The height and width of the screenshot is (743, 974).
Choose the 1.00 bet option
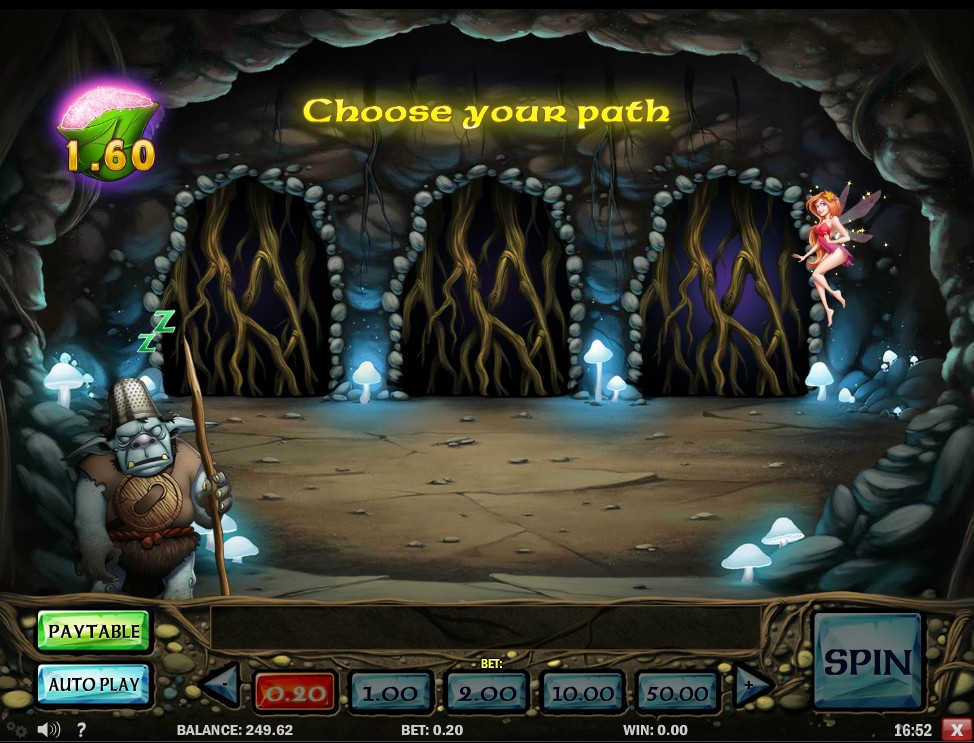tap(390, 692)
